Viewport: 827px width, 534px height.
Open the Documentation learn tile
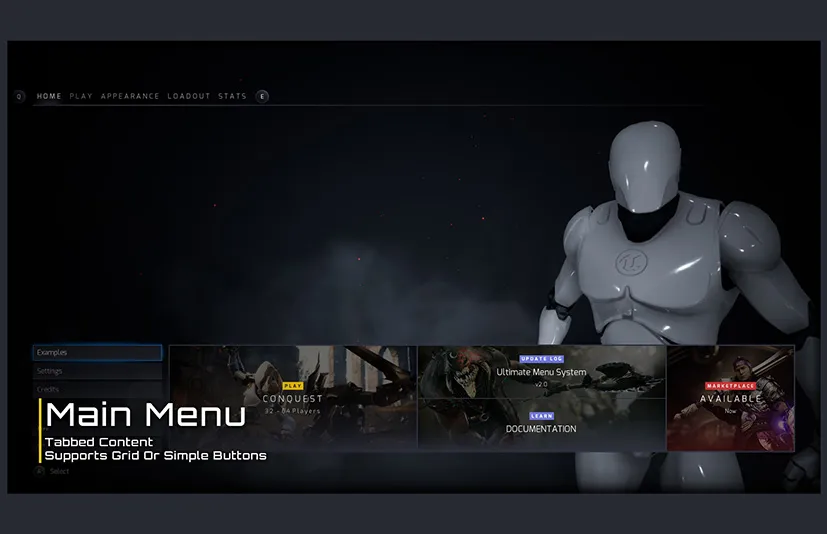tap(541, 426)
